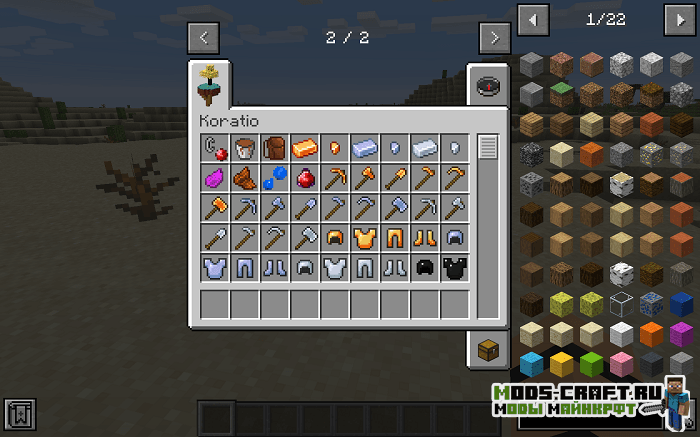Screen dimensions: 700x437
Task: Show the next JEI item page
Action: 679,19
